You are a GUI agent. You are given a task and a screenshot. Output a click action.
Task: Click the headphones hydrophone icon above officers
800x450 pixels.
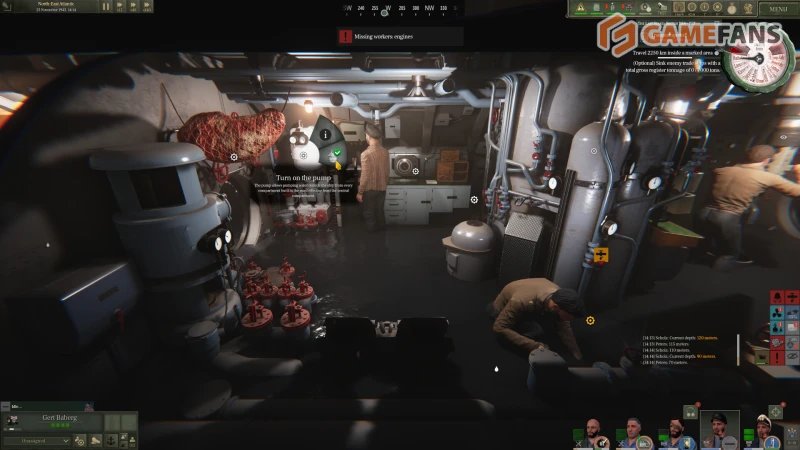[x=690, y=411]
